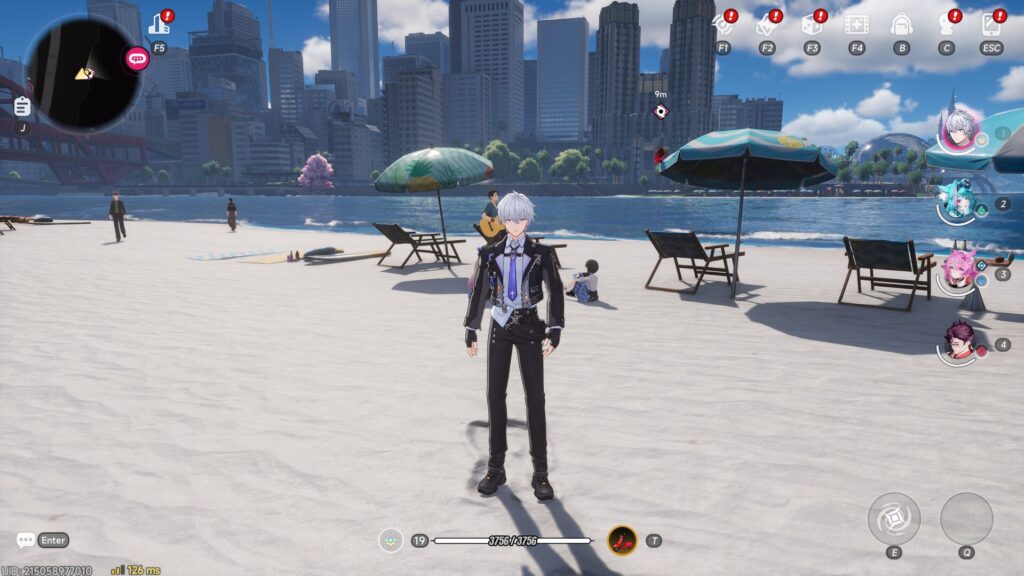The width and height of the screenshot is (1024, 576).
Task: Open the character head profile icon
Action: coord(946,24)
